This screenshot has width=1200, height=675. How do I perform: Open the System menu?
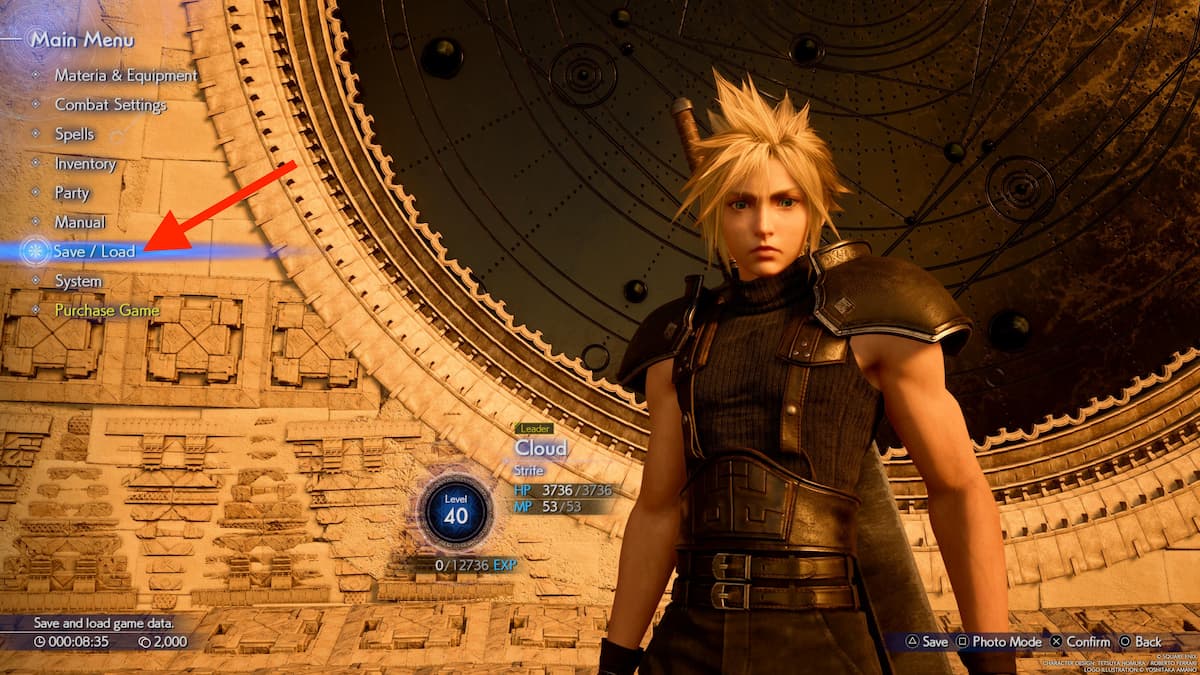[x=78, y=281]
